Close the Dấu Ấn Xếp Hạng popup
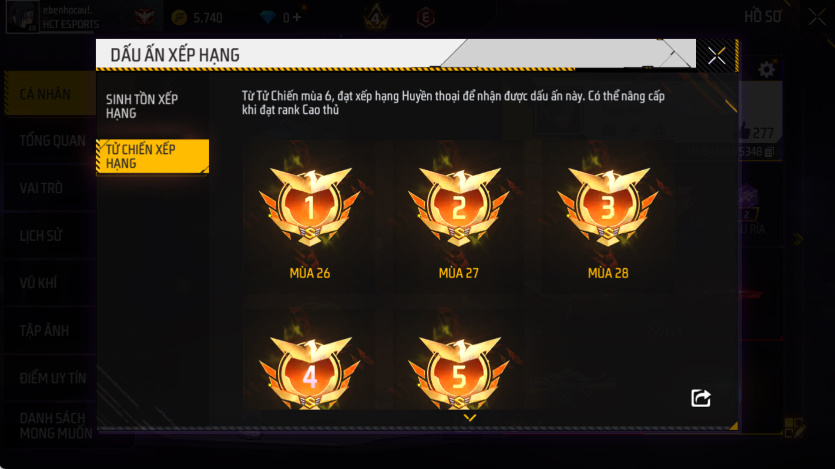The image size is (835, 469). 716,56
